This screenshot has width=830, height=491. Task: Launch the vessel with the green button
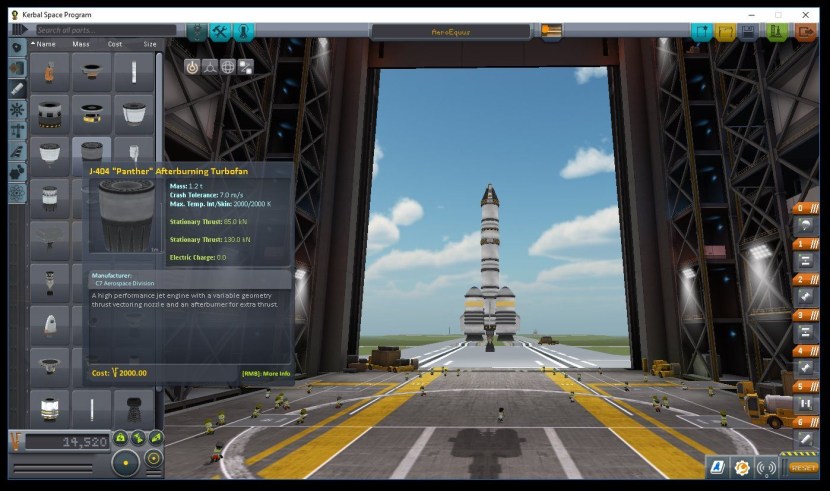pos(777,31)
